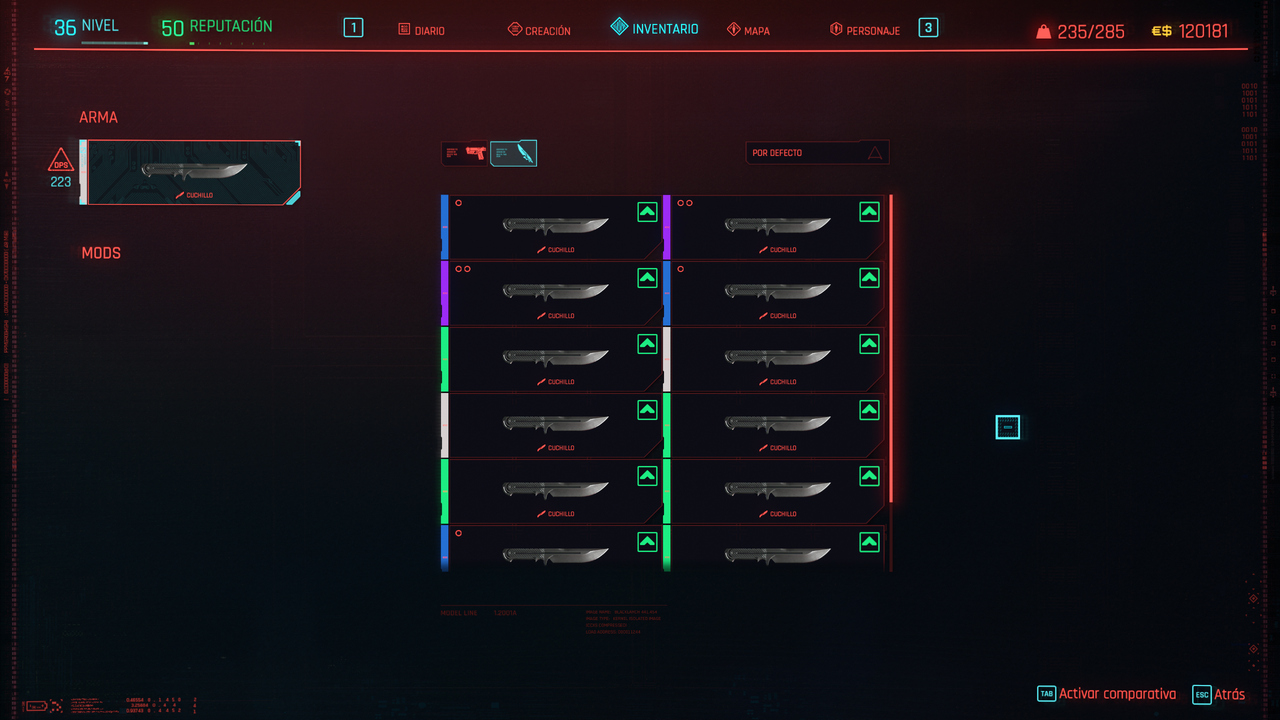The height and width of the screenshot is (720, 1280).
Task: Open the Diario screen icon
Action: 404,30
